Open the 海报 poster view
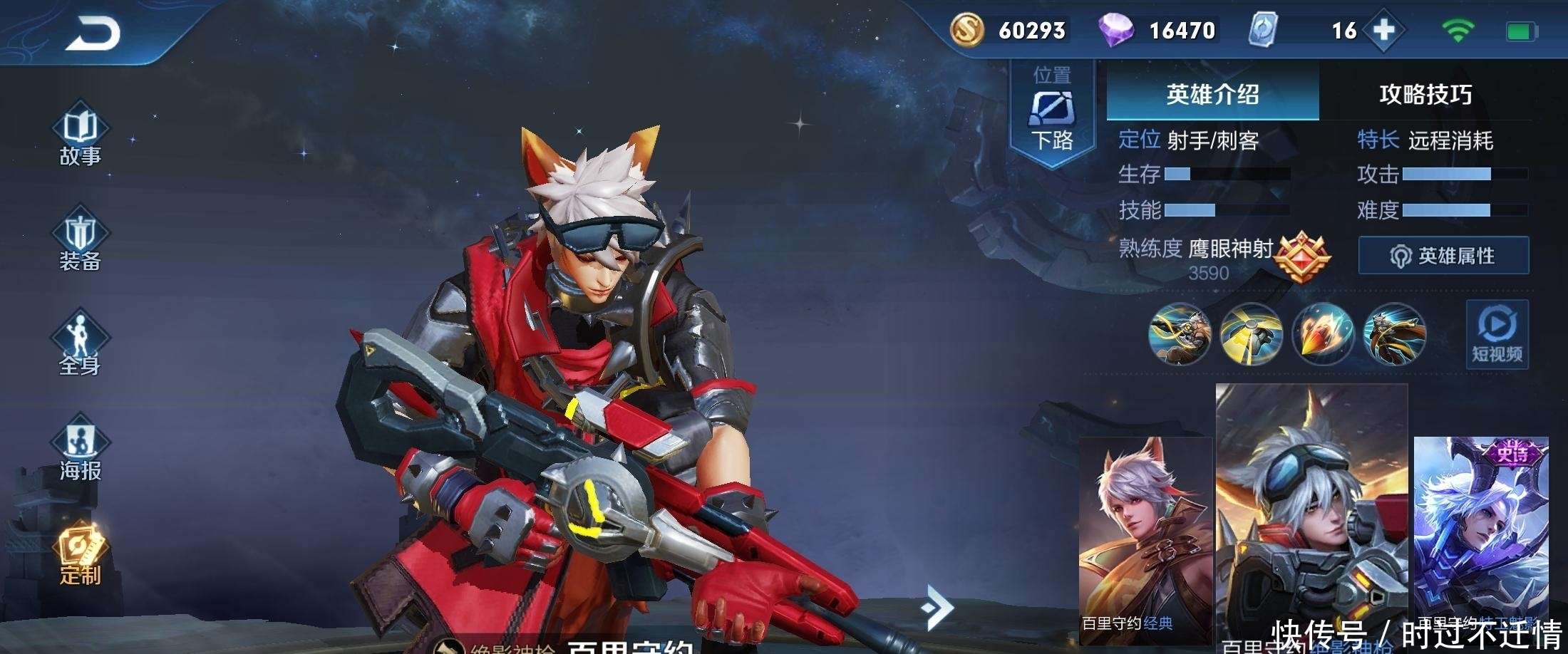This screenshot has width=1568, height=654. coord(80,452)
